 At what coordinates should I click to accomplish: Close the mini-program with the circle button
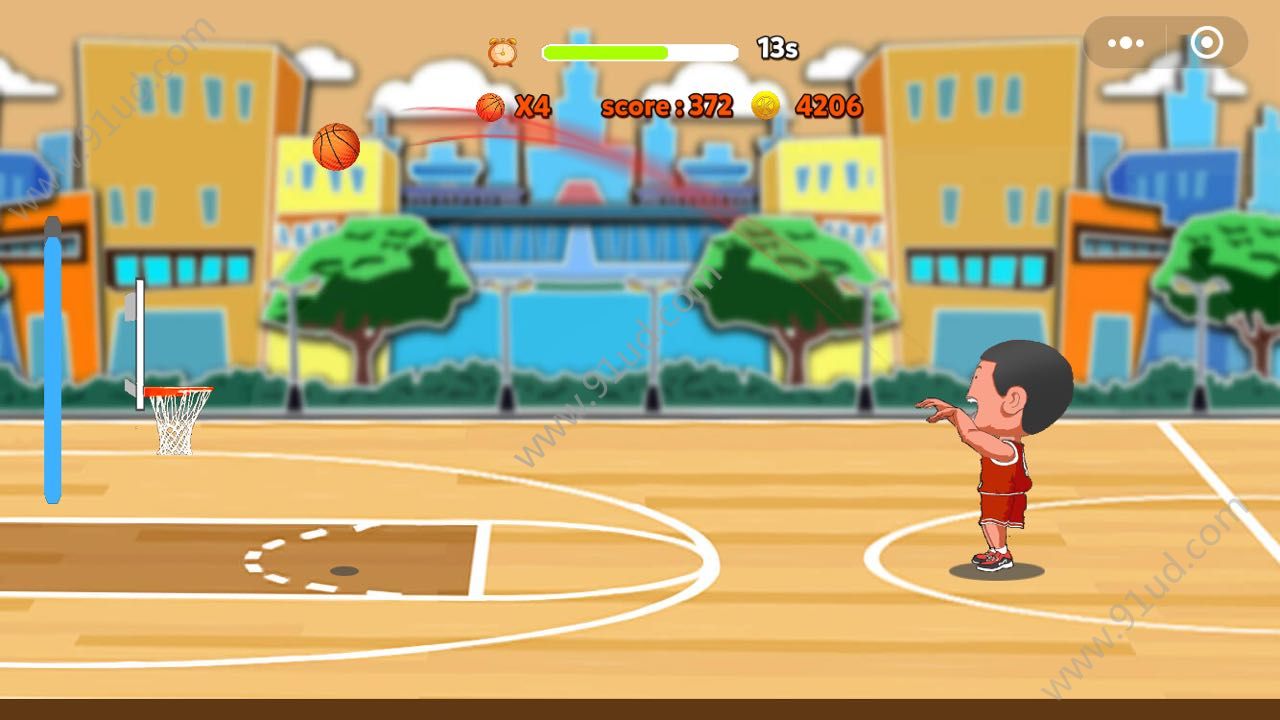1206,43
